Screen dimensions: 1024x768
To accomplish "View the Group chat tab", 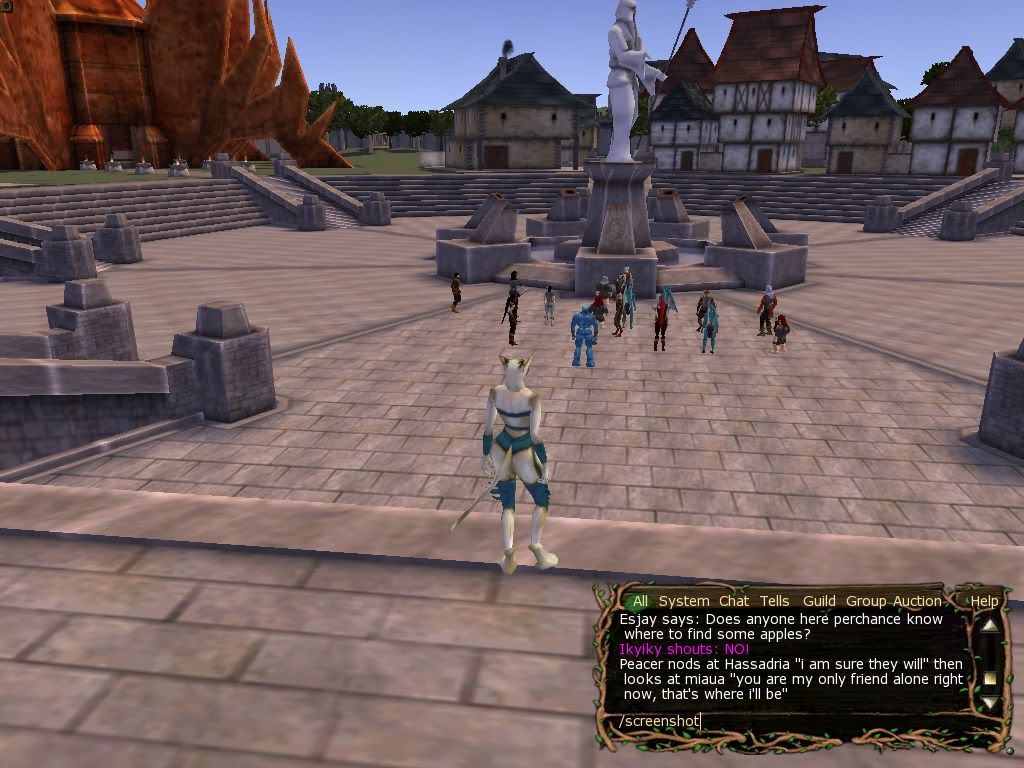I will click(866, 601).
